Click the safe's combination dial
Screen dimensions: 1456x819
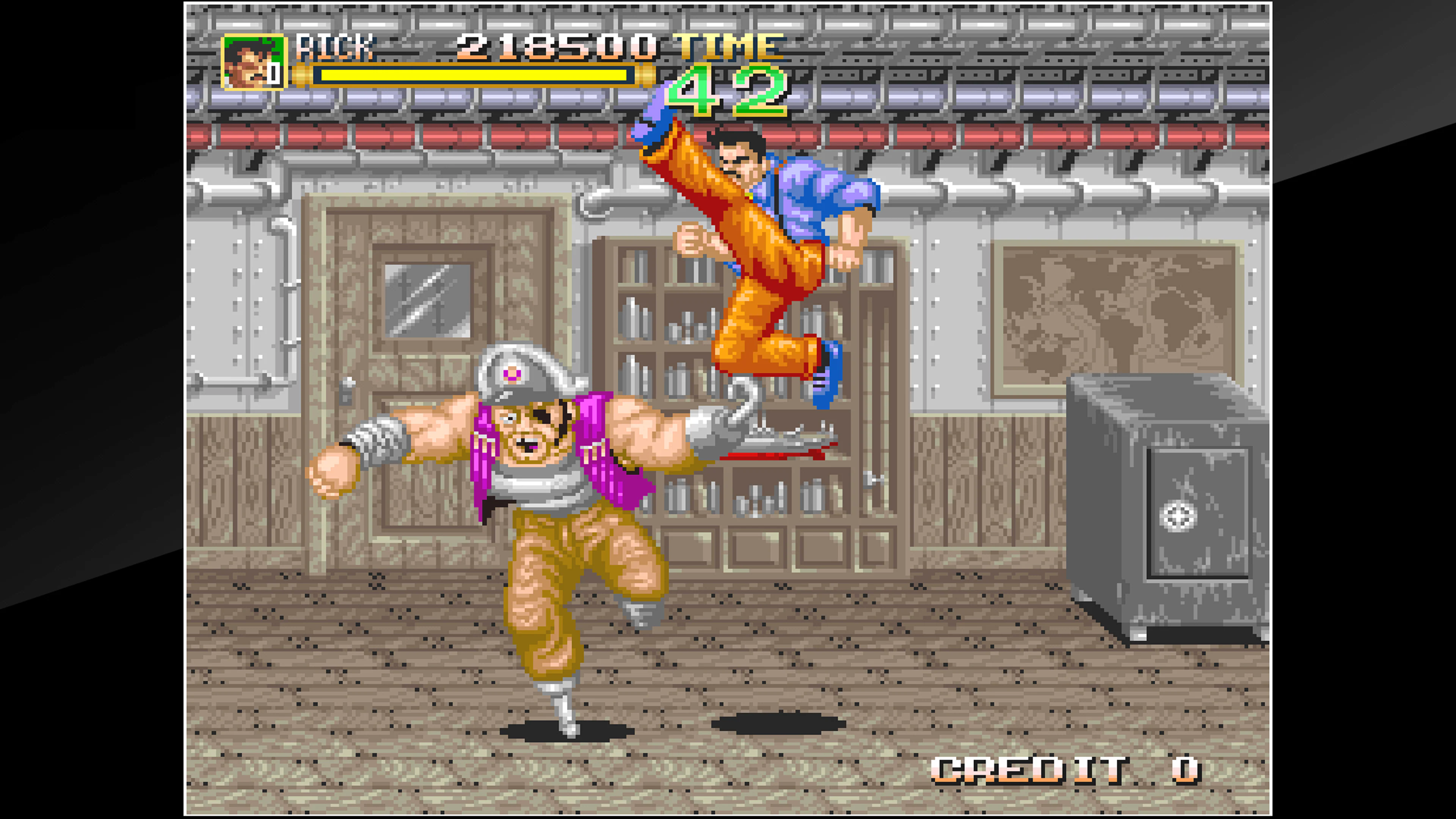pyautogui.click(x=1178, y=516)
